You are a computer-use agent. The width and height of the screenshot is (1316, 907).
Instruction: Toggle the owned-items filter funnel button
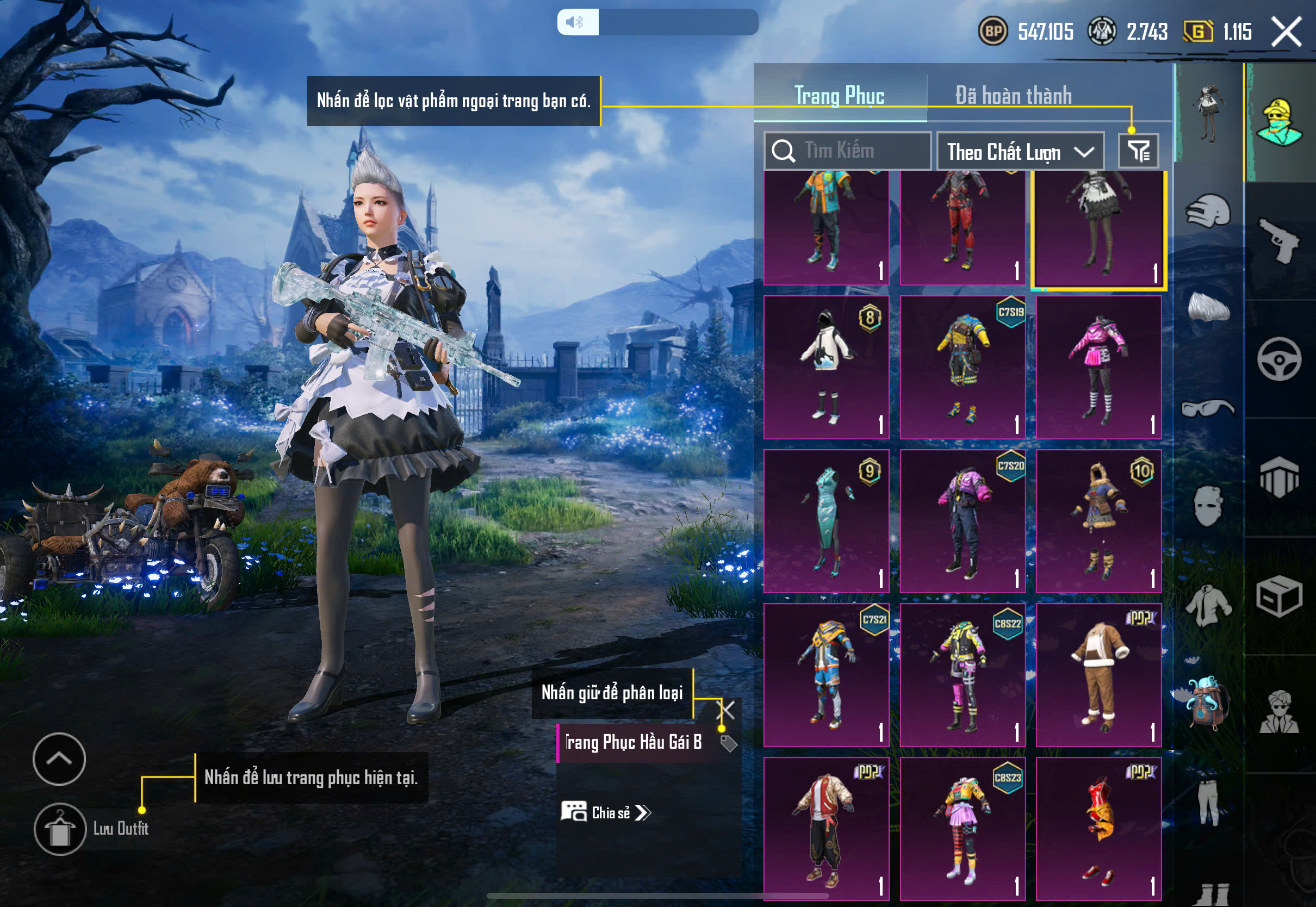1138,151
